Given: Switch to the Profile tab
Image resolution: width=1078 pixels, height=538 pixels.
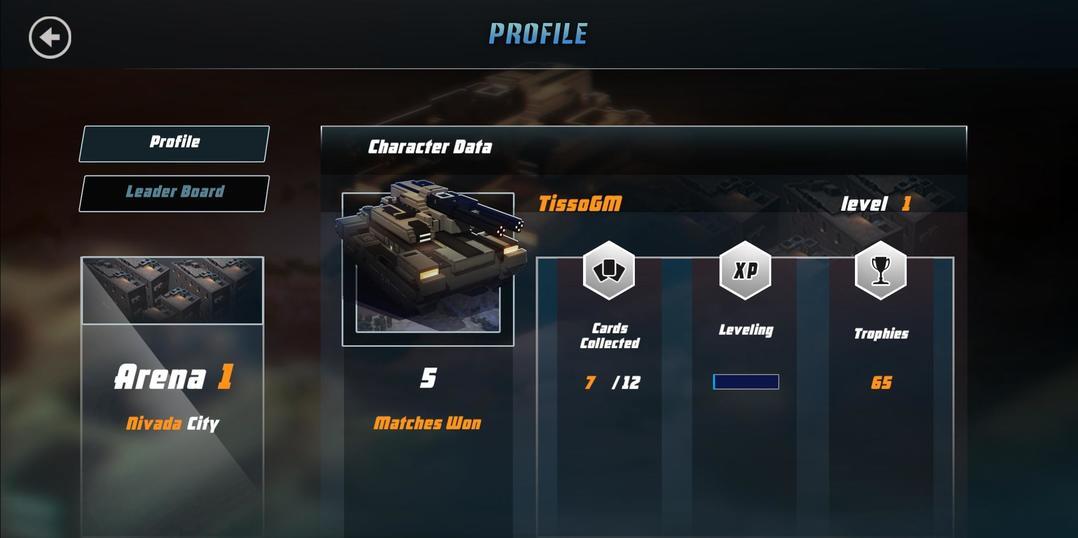Looking at the screenshot, I should pos(174,143).
